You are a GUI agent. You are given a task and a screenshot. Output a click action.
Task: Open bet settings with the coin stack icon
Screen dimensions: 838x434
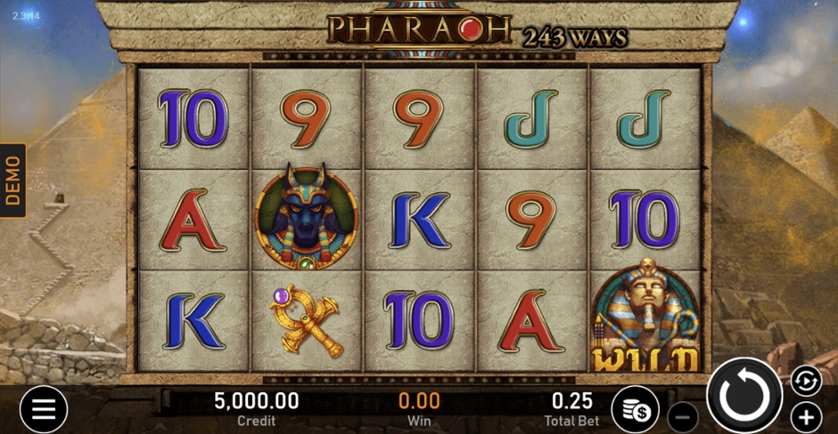635,409
